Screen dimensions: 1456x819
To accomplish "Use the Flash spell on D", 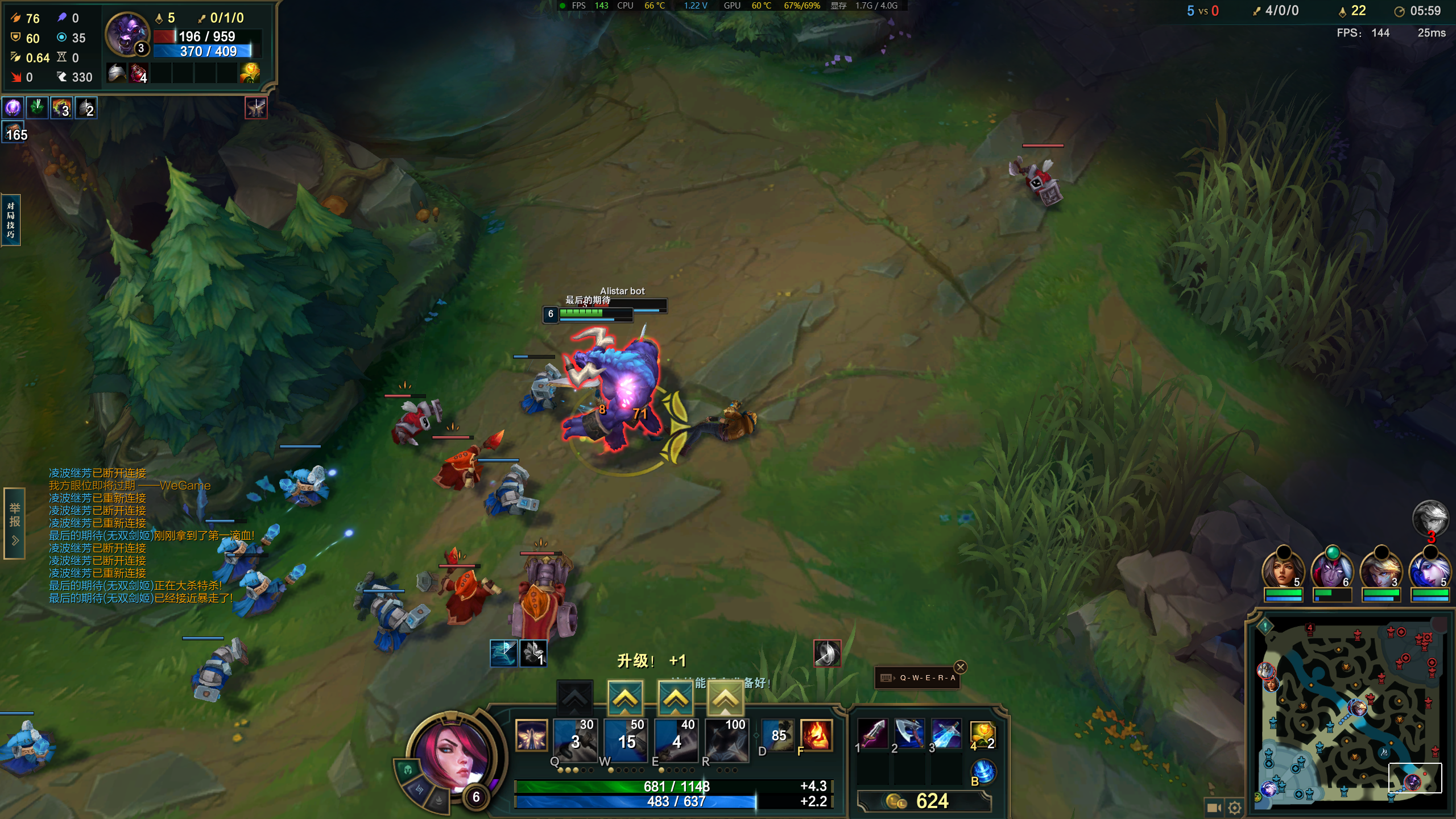I will (777, 735).
